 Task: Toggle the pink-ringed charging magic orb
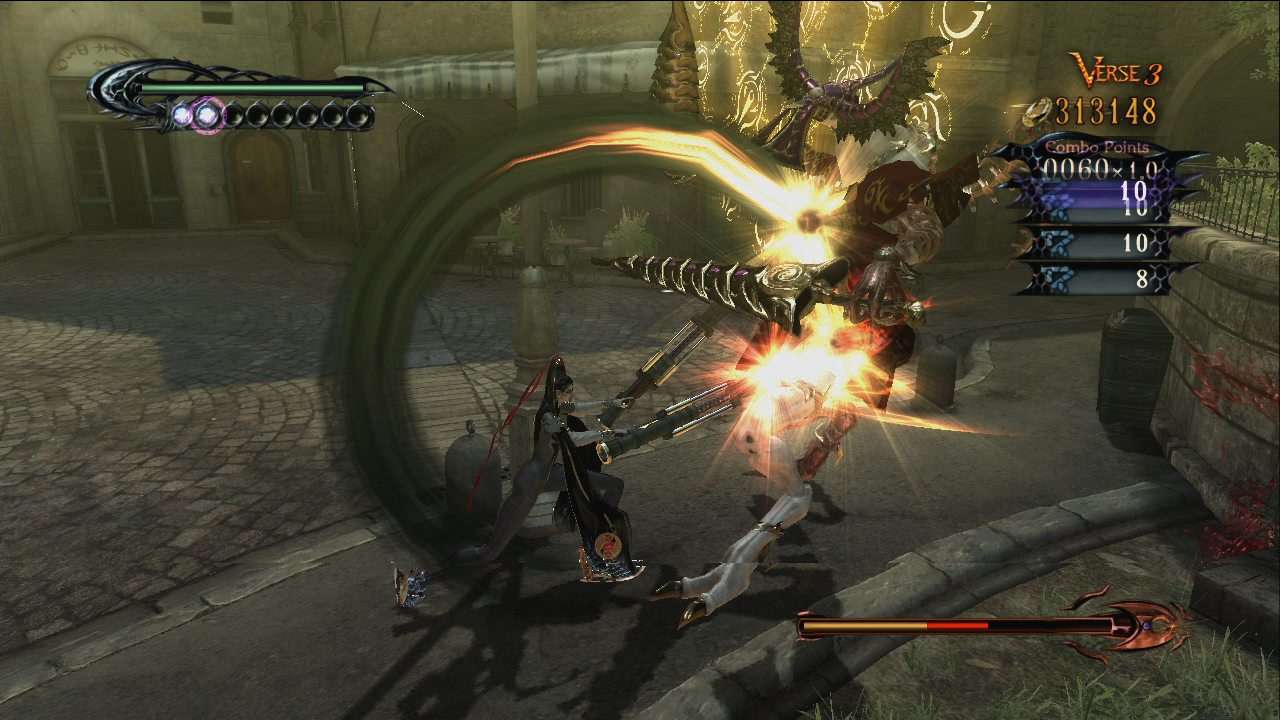coord(206,113)
